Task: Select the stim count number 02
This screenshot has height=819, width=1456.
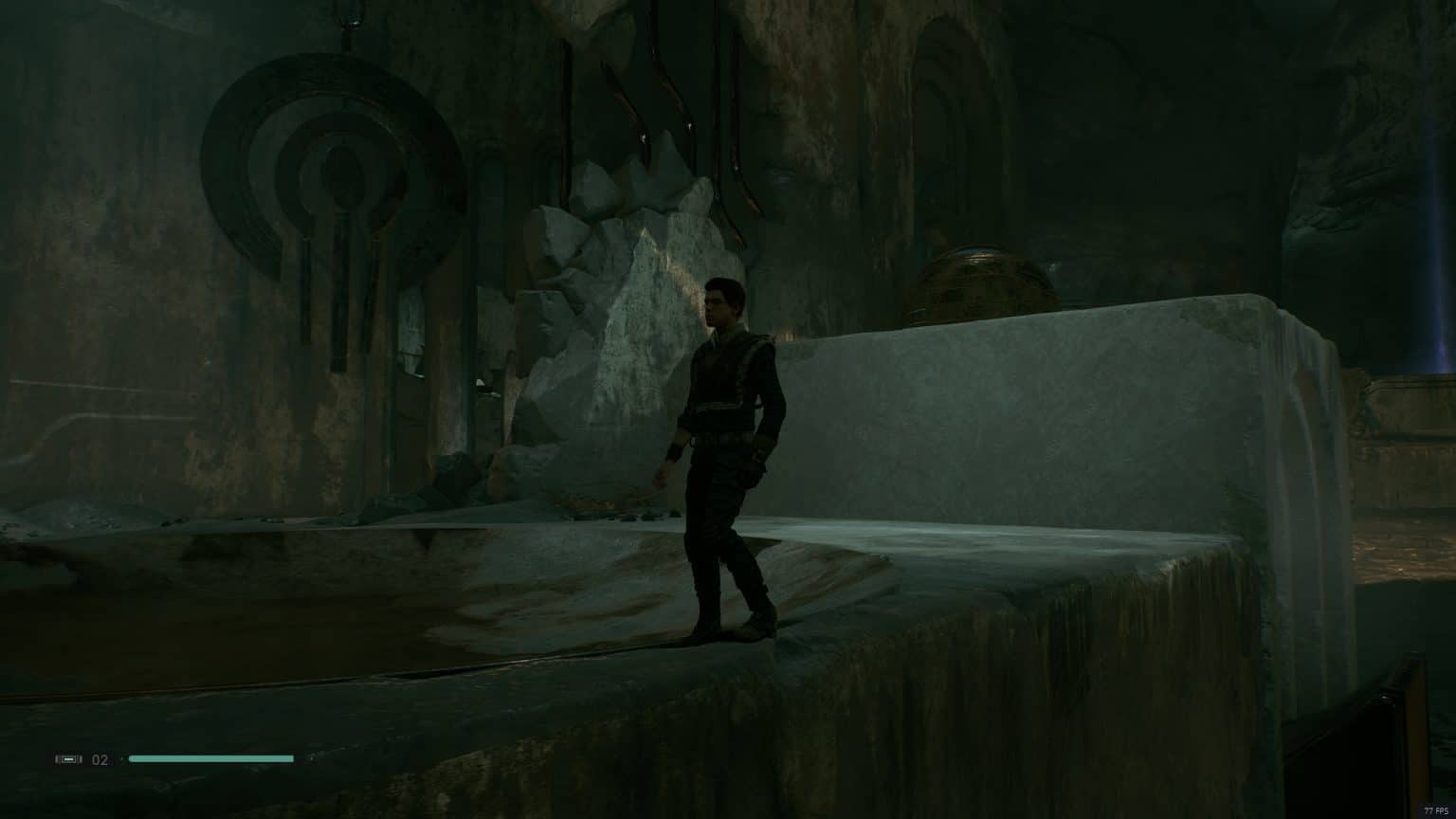Action: coord(101,759)
